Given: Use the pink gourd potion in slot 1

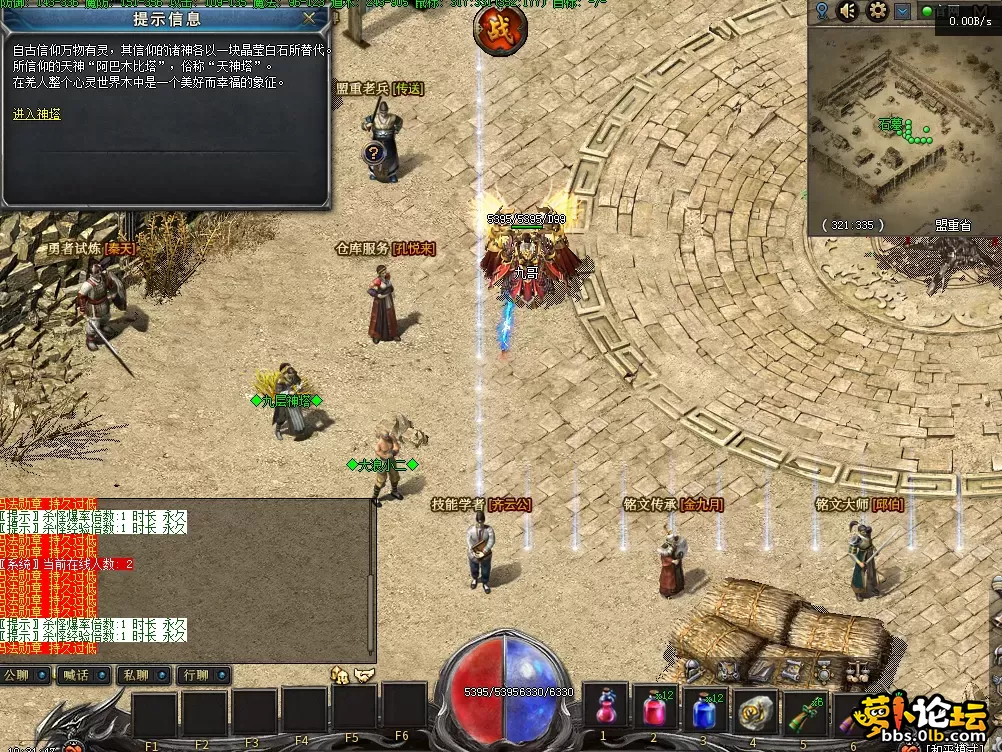Looking at the screenshot, I should (604, 709).
